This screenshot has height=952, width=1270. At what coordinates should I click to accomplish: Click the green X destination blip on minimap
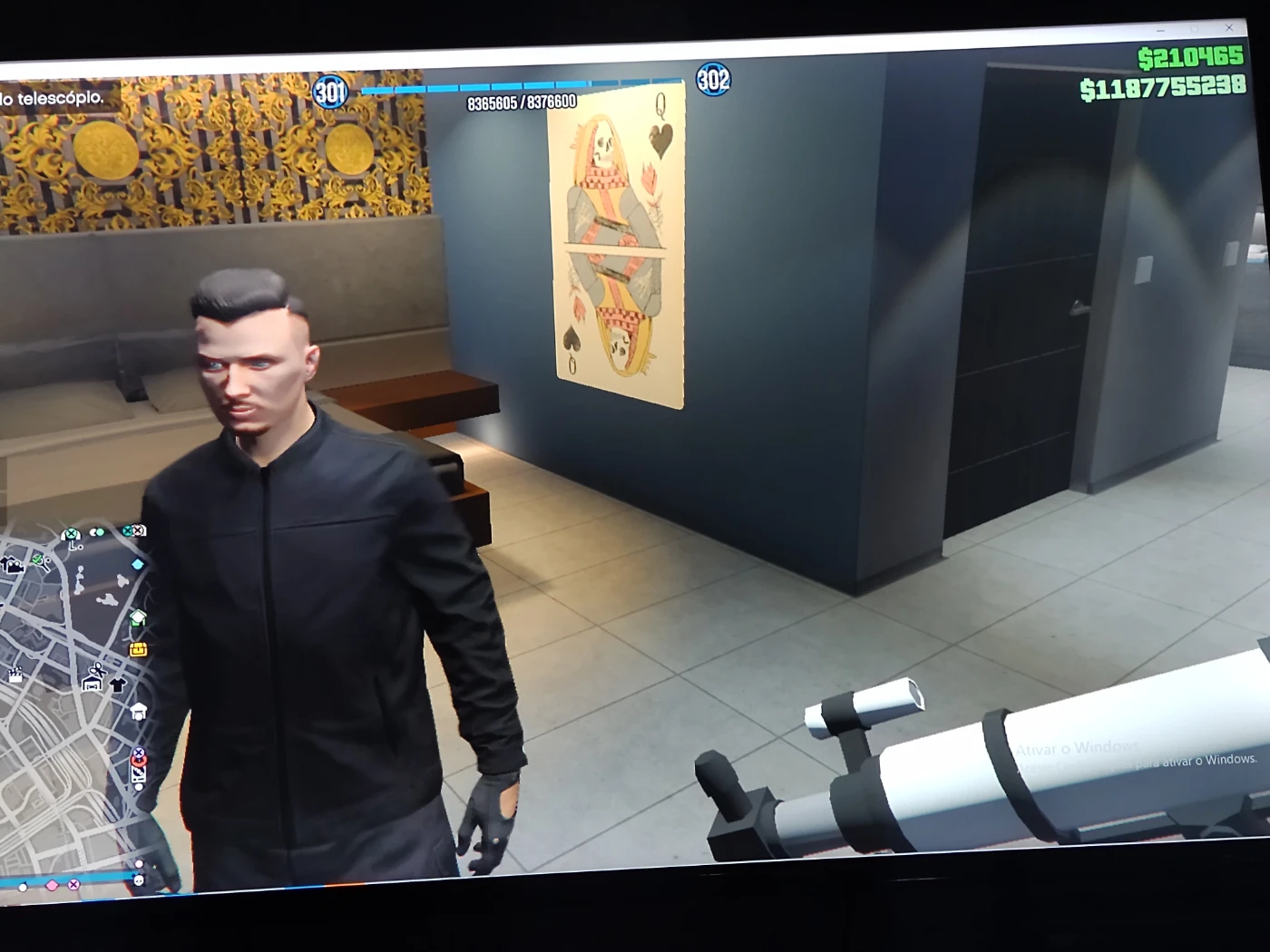(x=73, y=534)
